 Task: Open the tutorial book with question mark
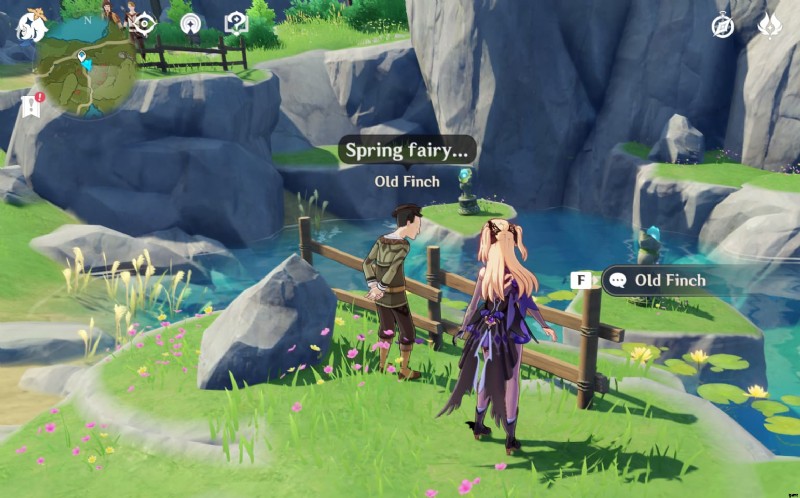(x=236, y=24)
